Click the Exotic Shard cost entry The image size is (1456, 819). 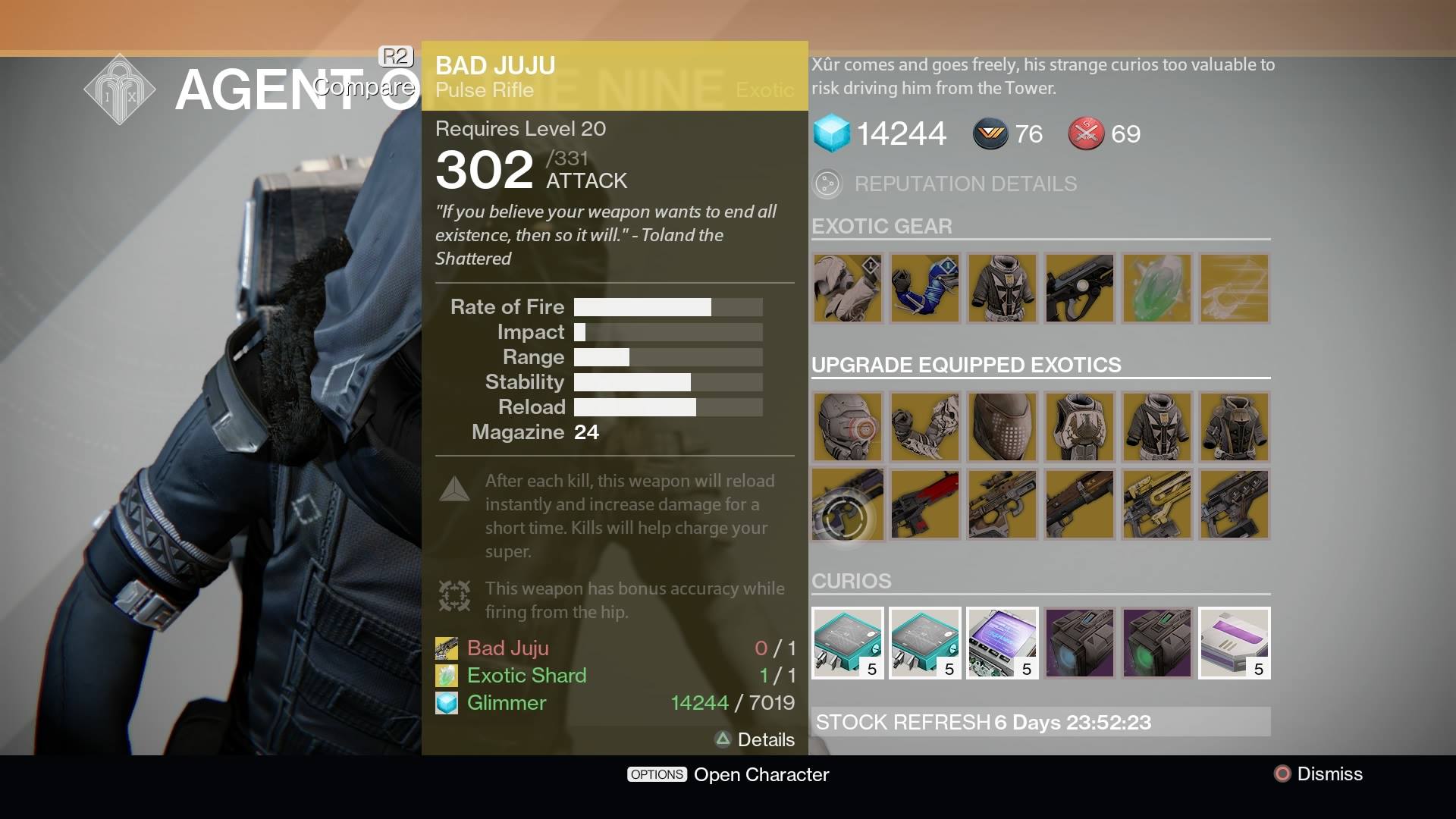pyautogui.click(x=526, y=675)
